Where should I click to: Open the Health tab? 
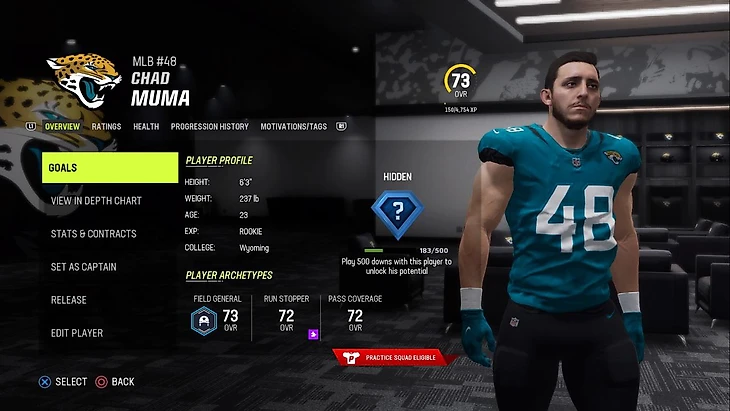coord(146,127)
